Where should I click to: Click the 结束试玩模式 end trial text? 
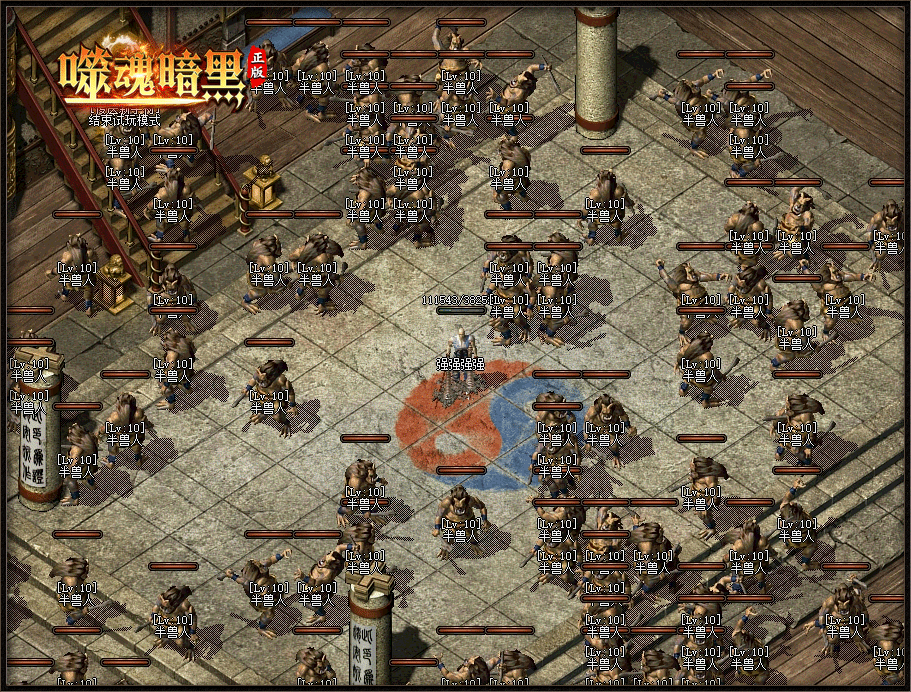pyautogui.click(x=124, y=120)
